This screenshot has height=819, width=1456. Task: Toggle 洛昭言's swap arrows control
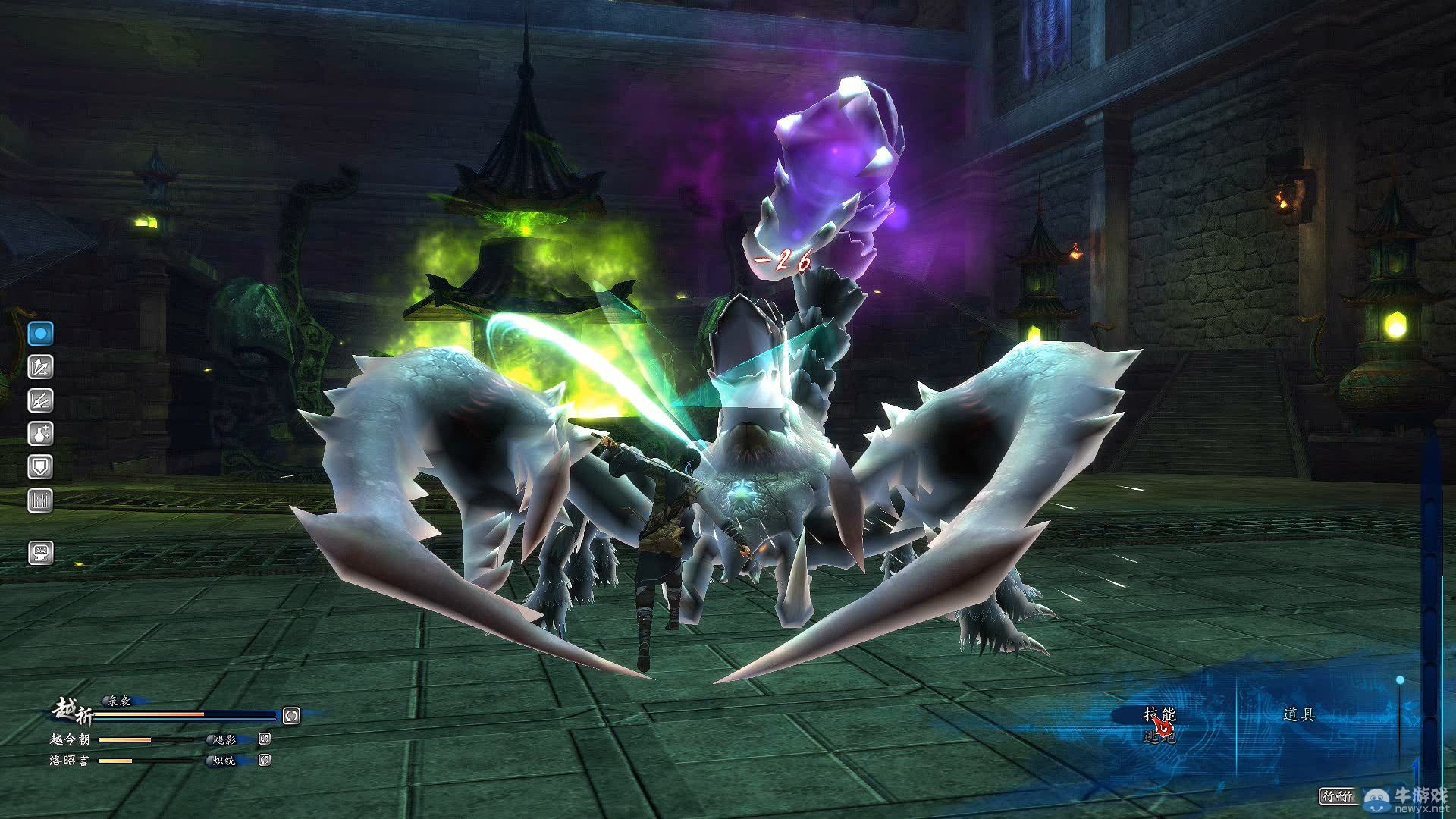point(264,761)
